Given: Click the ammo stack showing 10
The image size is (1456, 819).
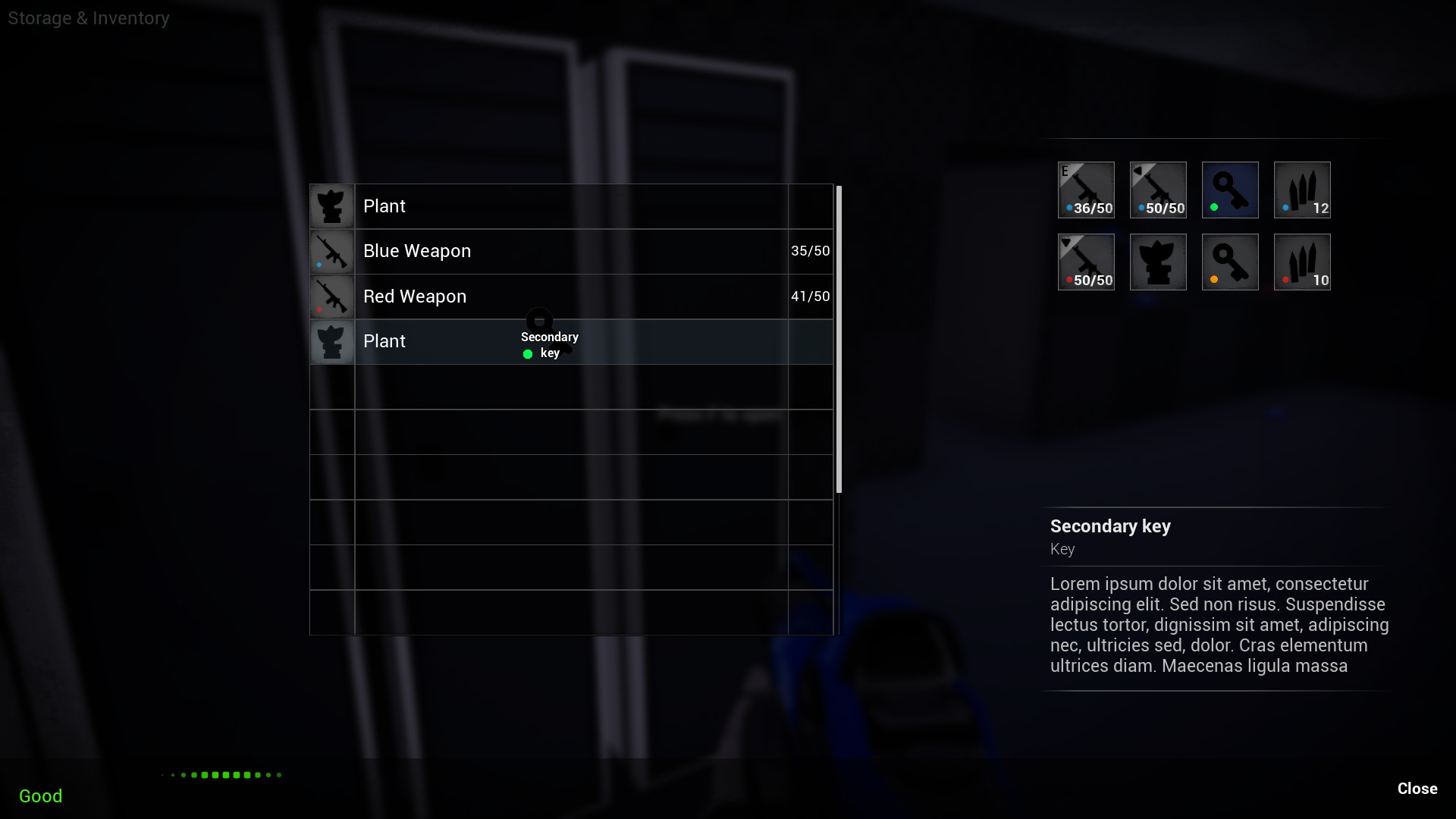Looking at the screenshot, I should 1302,262.
